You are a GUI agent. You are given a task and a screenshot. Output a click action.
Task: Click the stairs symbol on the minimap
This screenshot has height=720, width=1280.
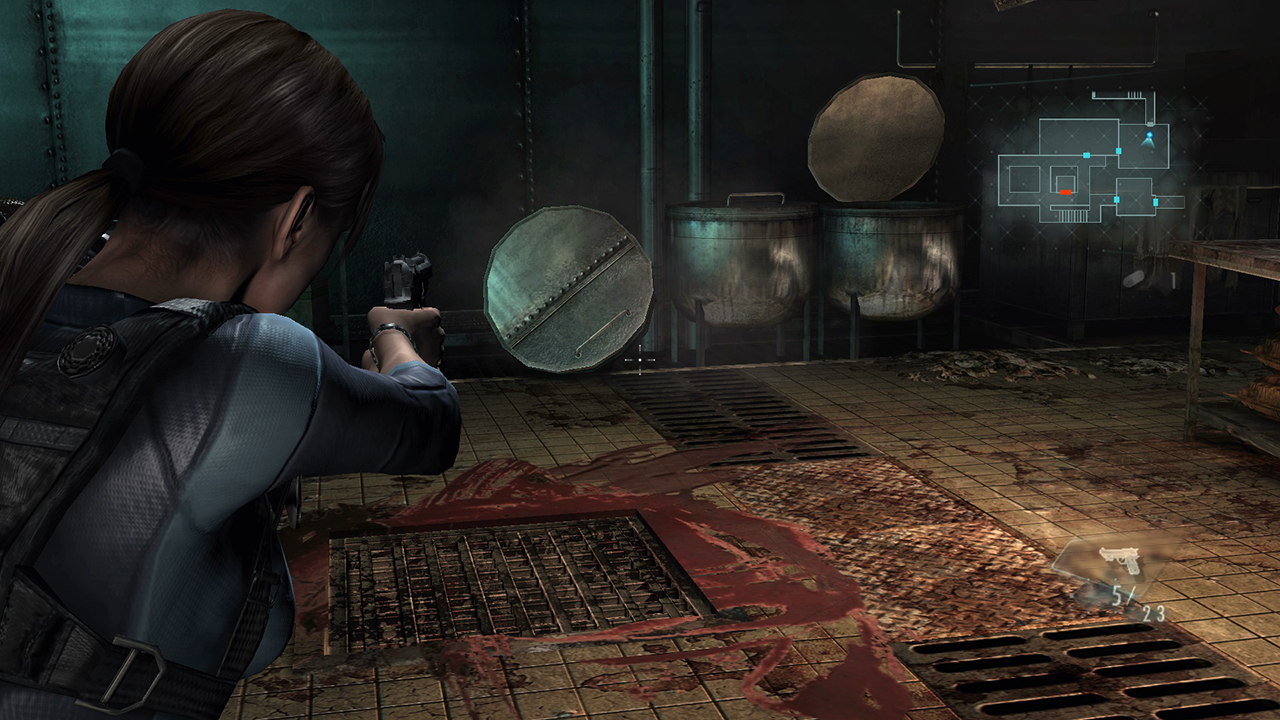point(1072,213)
